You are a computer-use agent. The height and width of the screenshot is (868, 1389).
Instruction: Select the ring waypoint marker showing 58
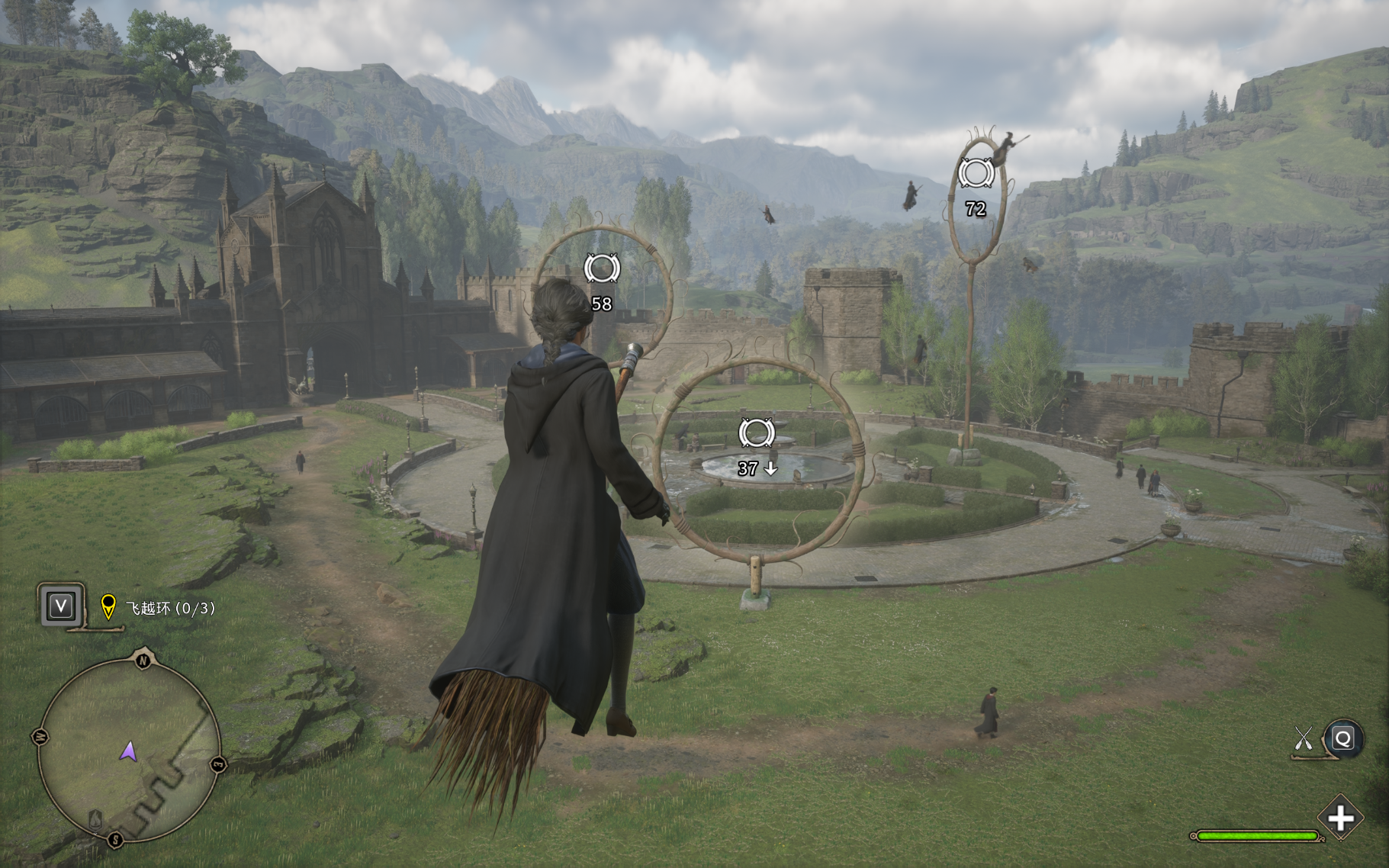(x=602, y=269)
